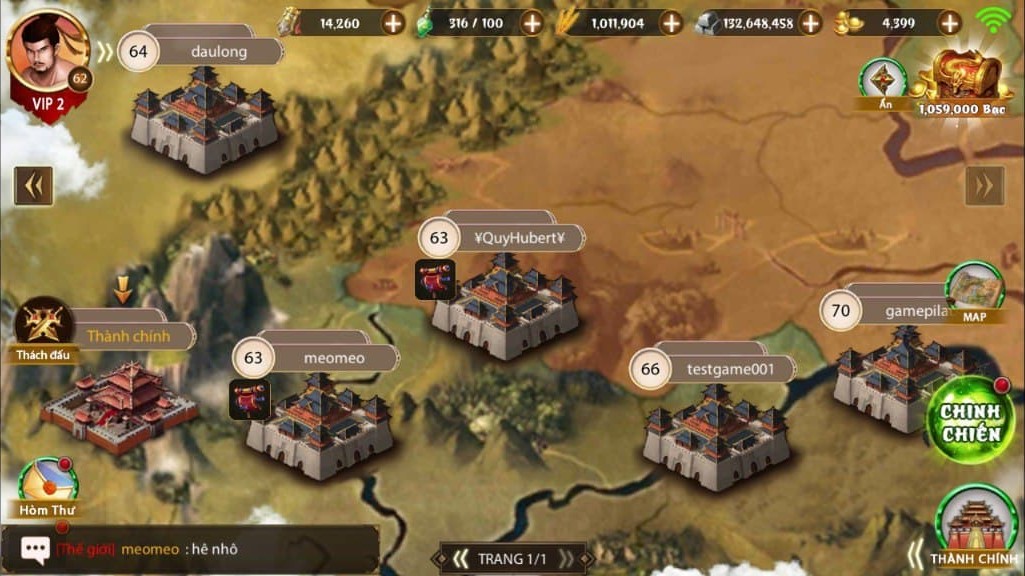
Task: Refill the 316 / 100 green potion resource
Action: (x=531, y=22)
